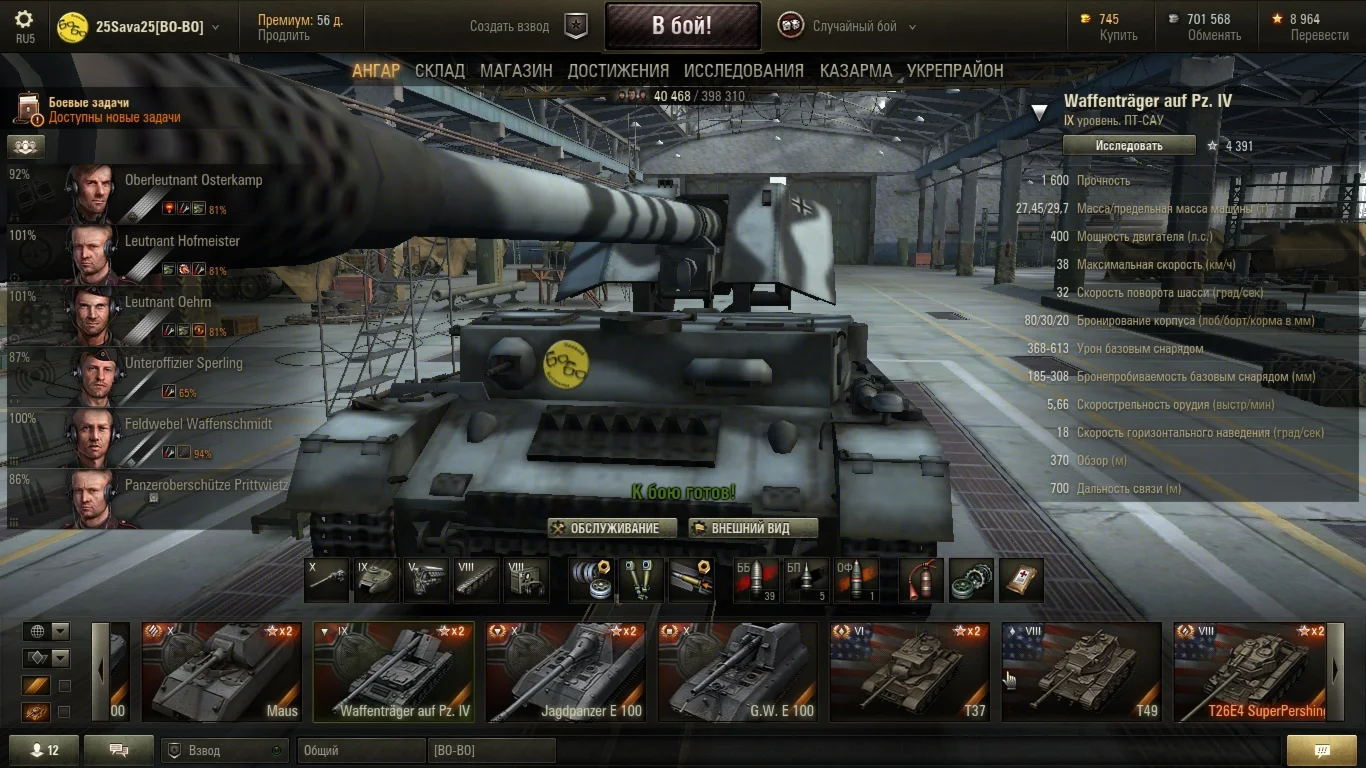1366x768 pixels.
Task: Switch to the МАГАЗИН tab
Action: click(516, 71)
